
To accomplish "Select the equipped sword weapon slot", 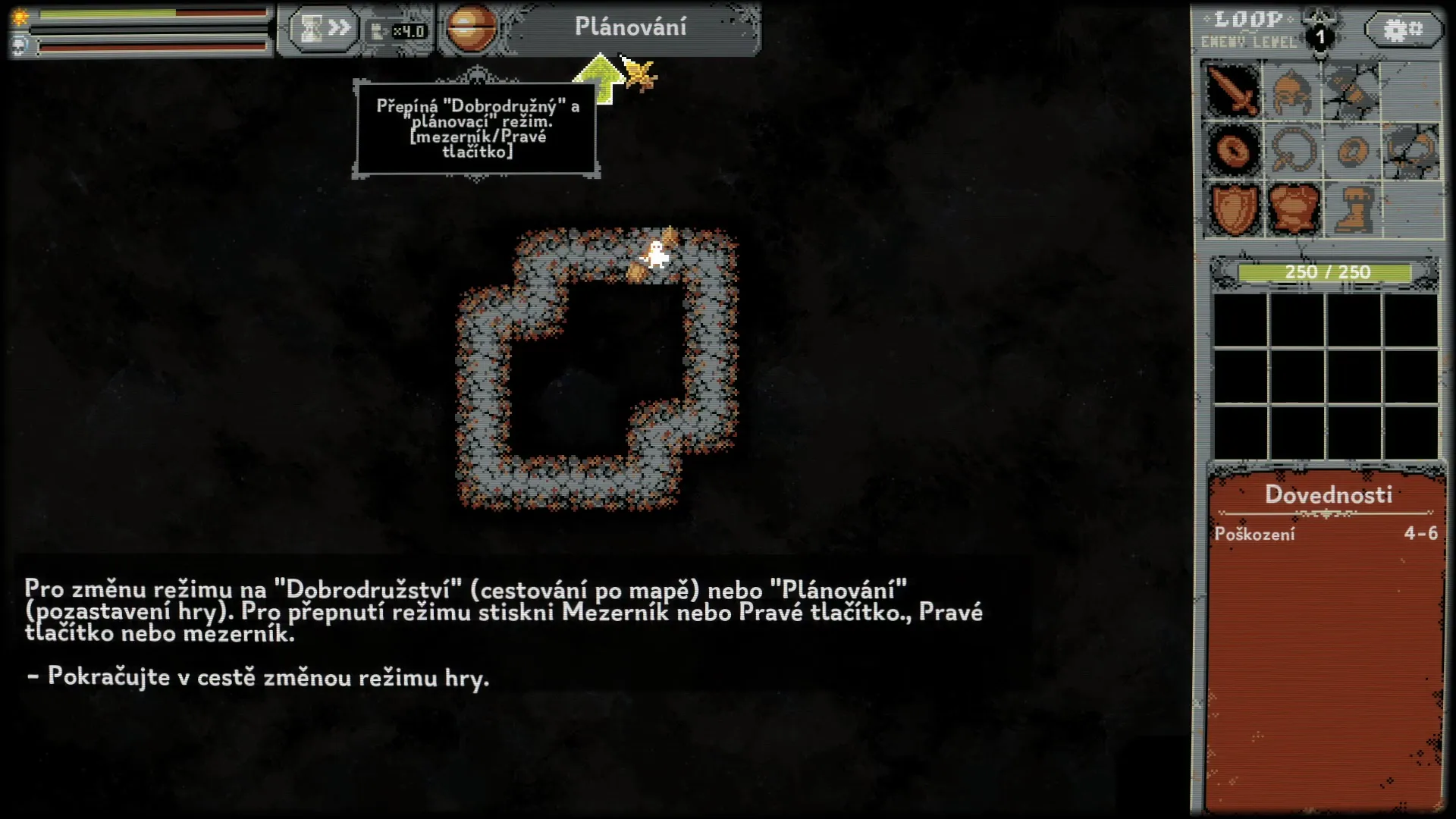I will click(x=1233, y=91).
